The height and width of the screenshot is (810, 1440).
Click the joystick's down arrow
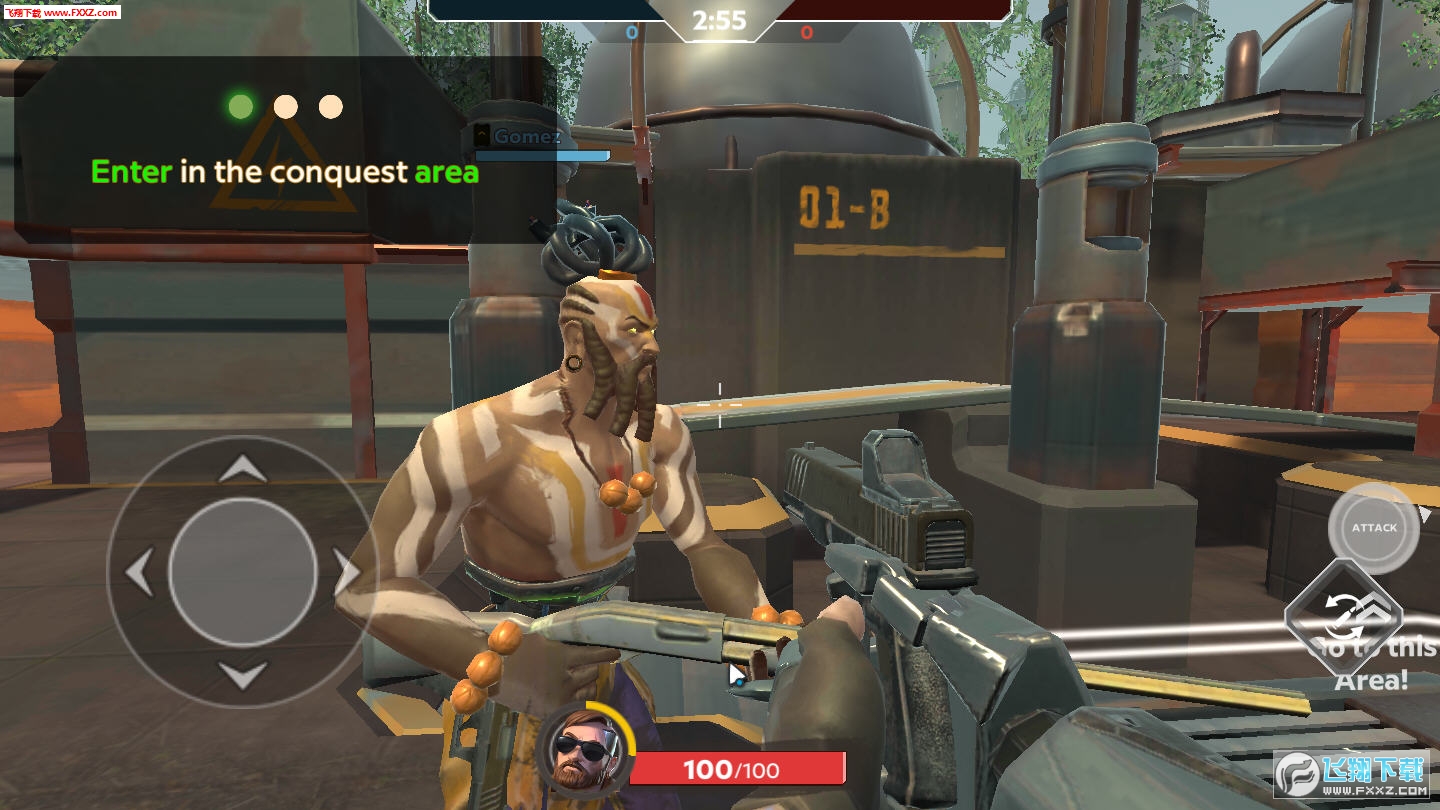coord(242,676)
